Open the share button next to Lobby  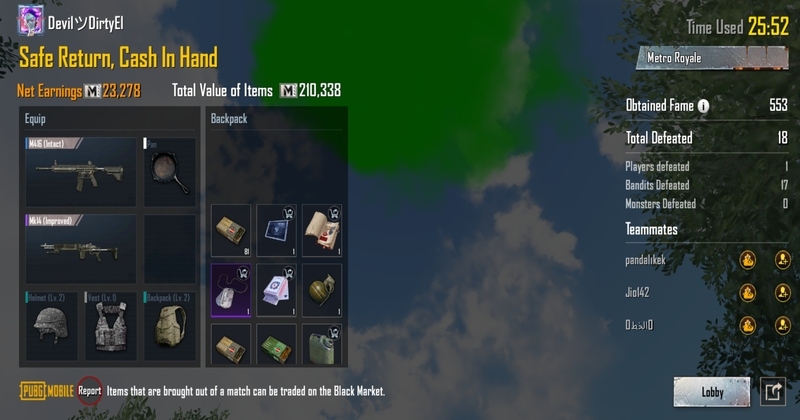[773, 392]
